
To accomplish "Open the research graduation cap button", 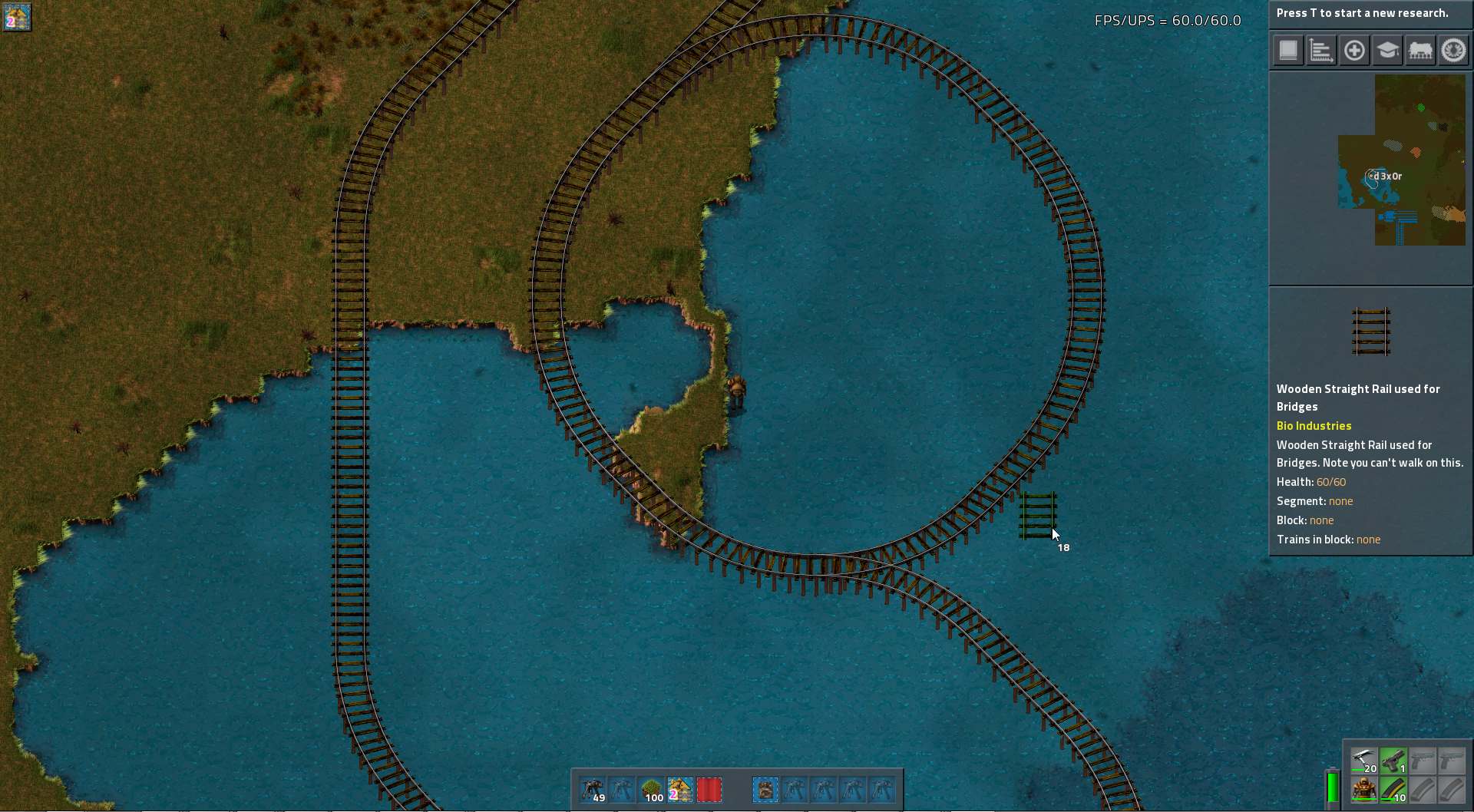I will click(x=1387, y=51).
